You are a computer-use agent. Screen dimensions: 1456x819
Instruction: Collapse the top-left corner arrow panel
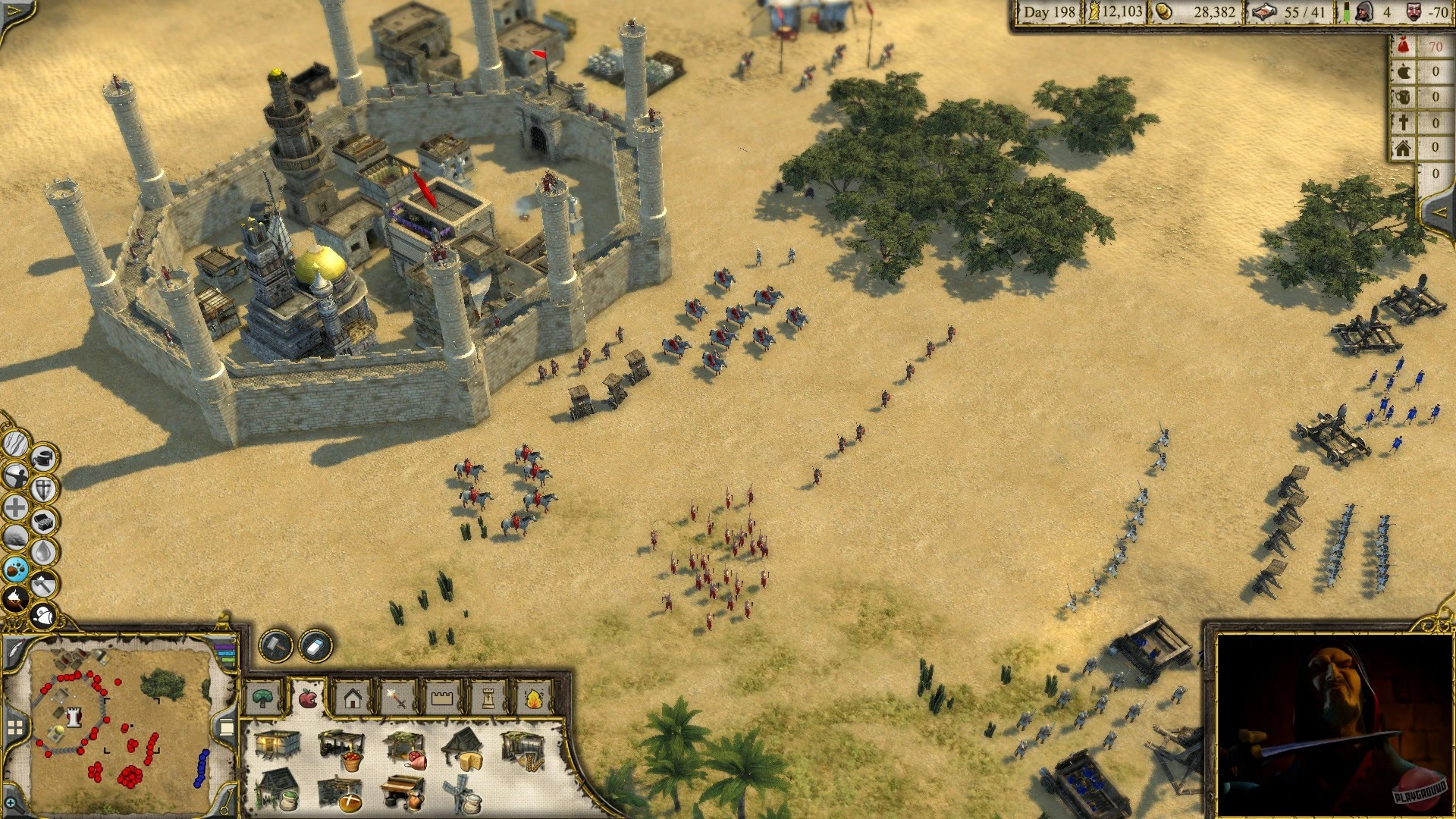pyautogui.click(x=13, y=10)
